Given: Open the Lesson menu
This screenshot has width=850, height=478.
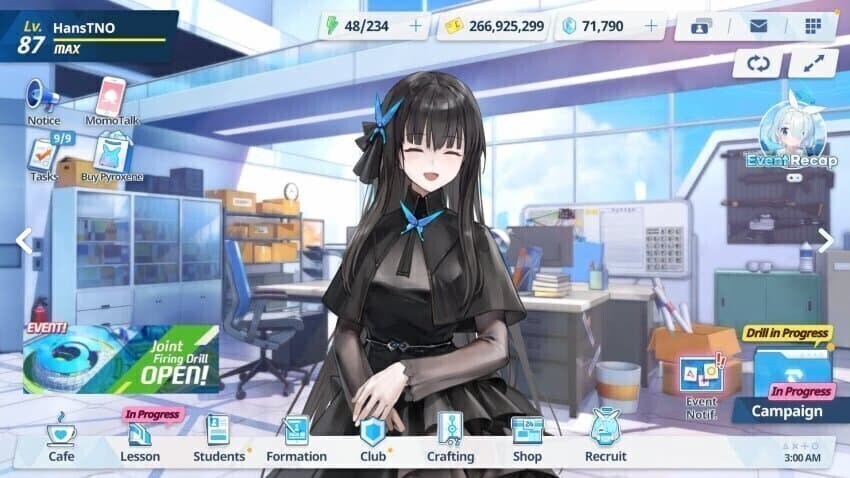Looking at the screenshot, I should click(x=140, y=439).
